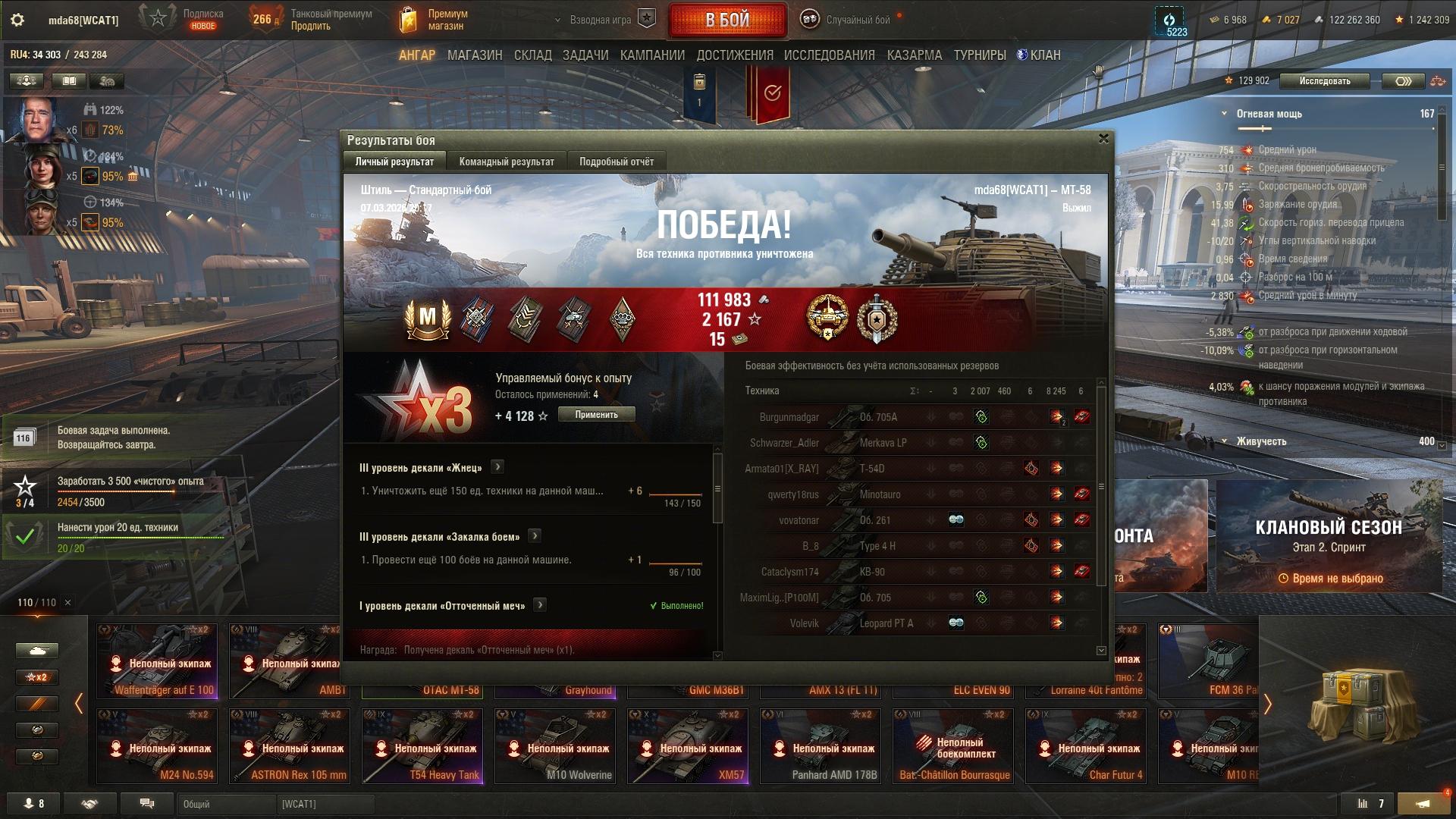1456x819 pixels.
Task: Expand the «Жнец» decal task details
Action: tap(497, 467)
